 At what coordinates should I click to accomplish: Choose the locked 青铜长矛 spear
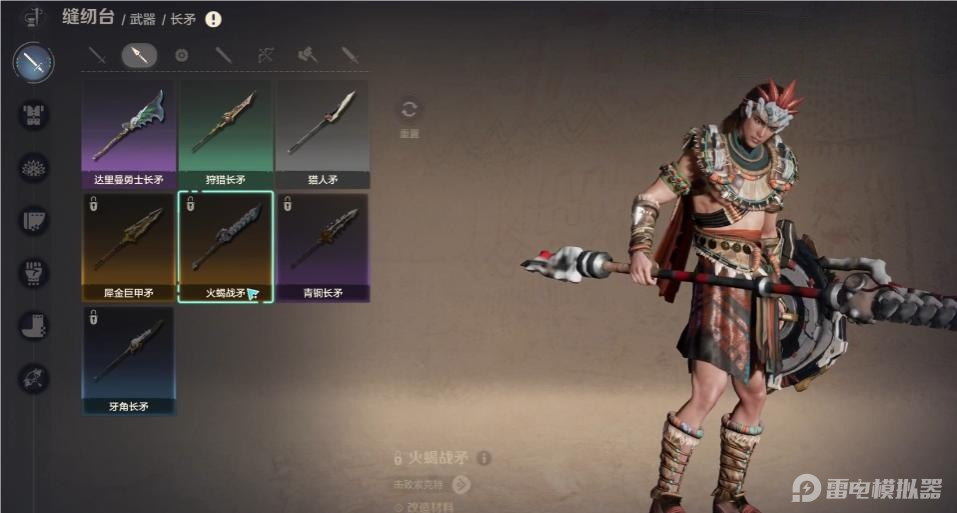(322, 246)
